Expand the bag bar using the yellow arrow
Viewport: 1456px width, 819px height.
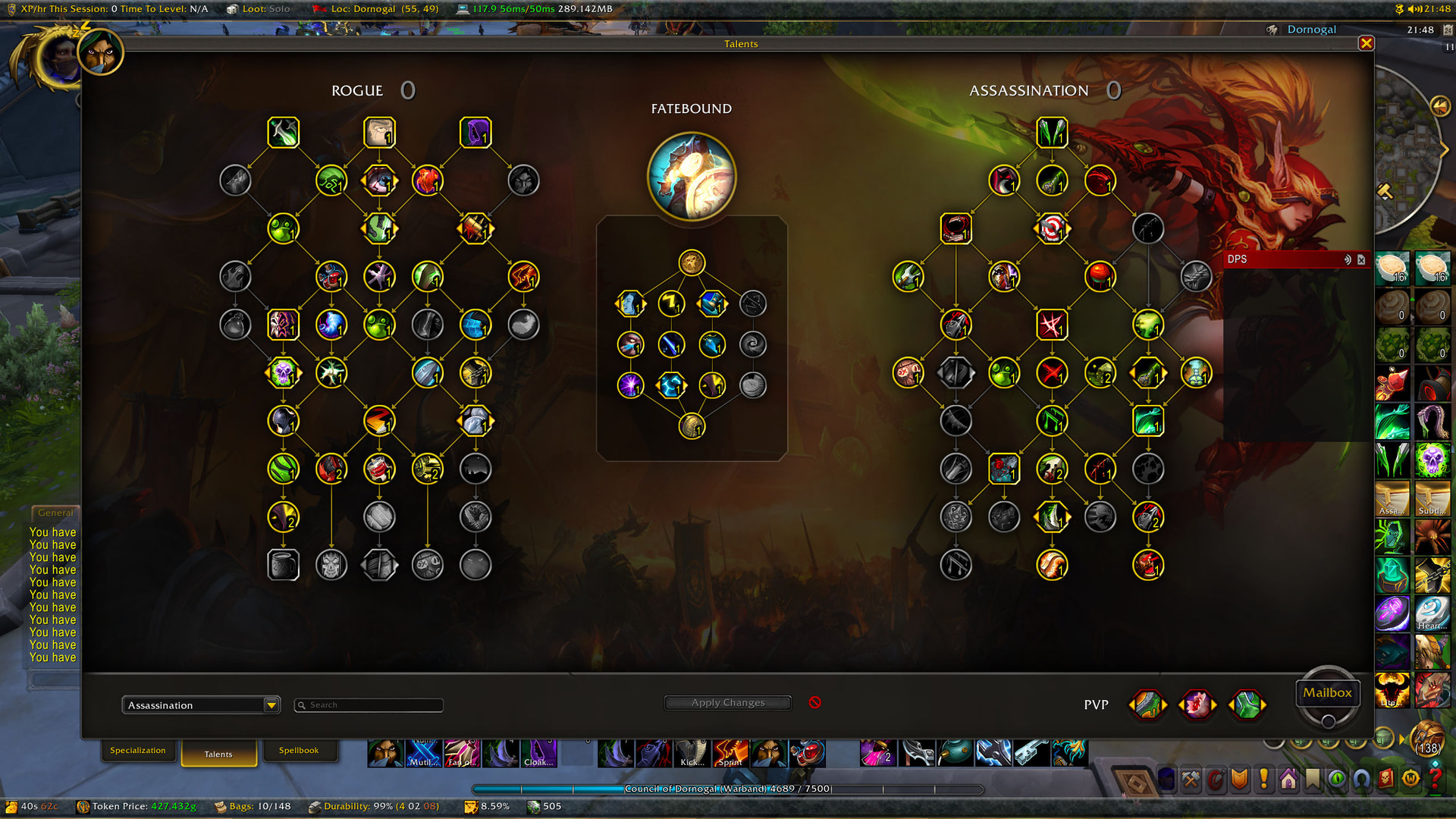coord(1401,739)
